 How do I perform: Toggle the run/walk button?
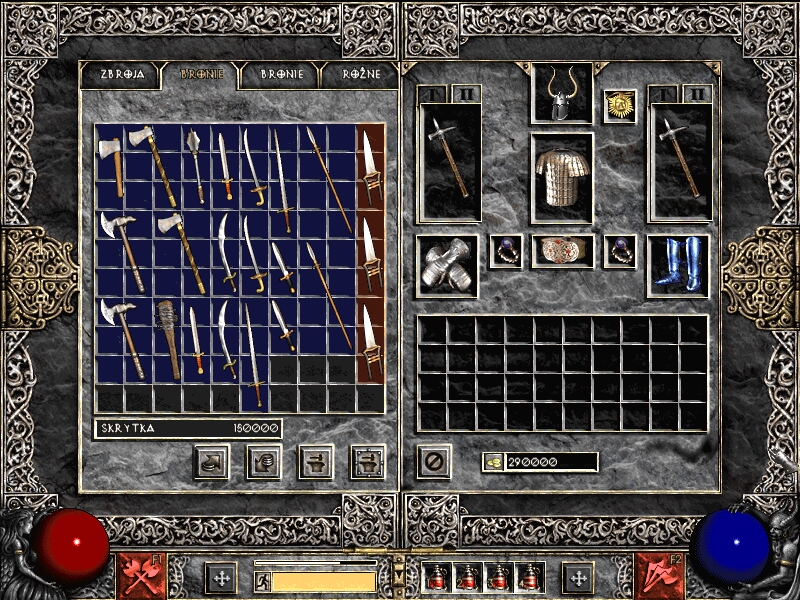tap(262, 580)
